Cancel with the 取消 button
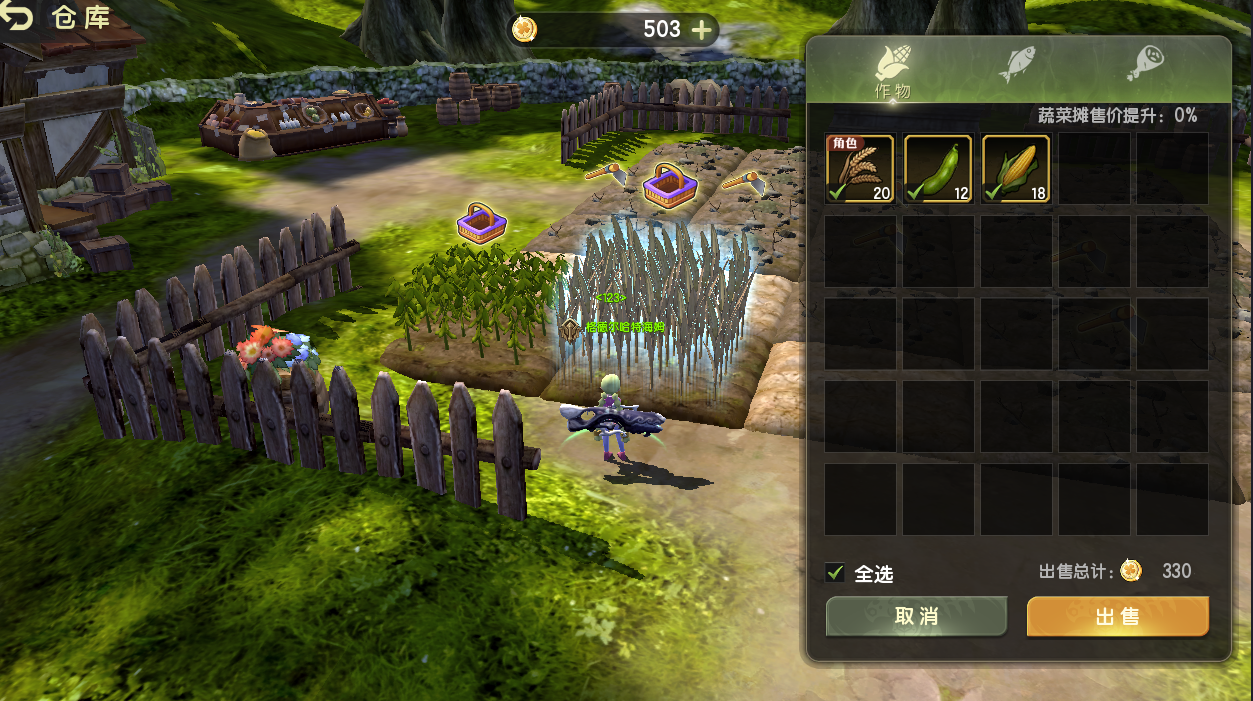This screenshot has width=1253, height=701. pyautogui.click(x=916, y=617)
